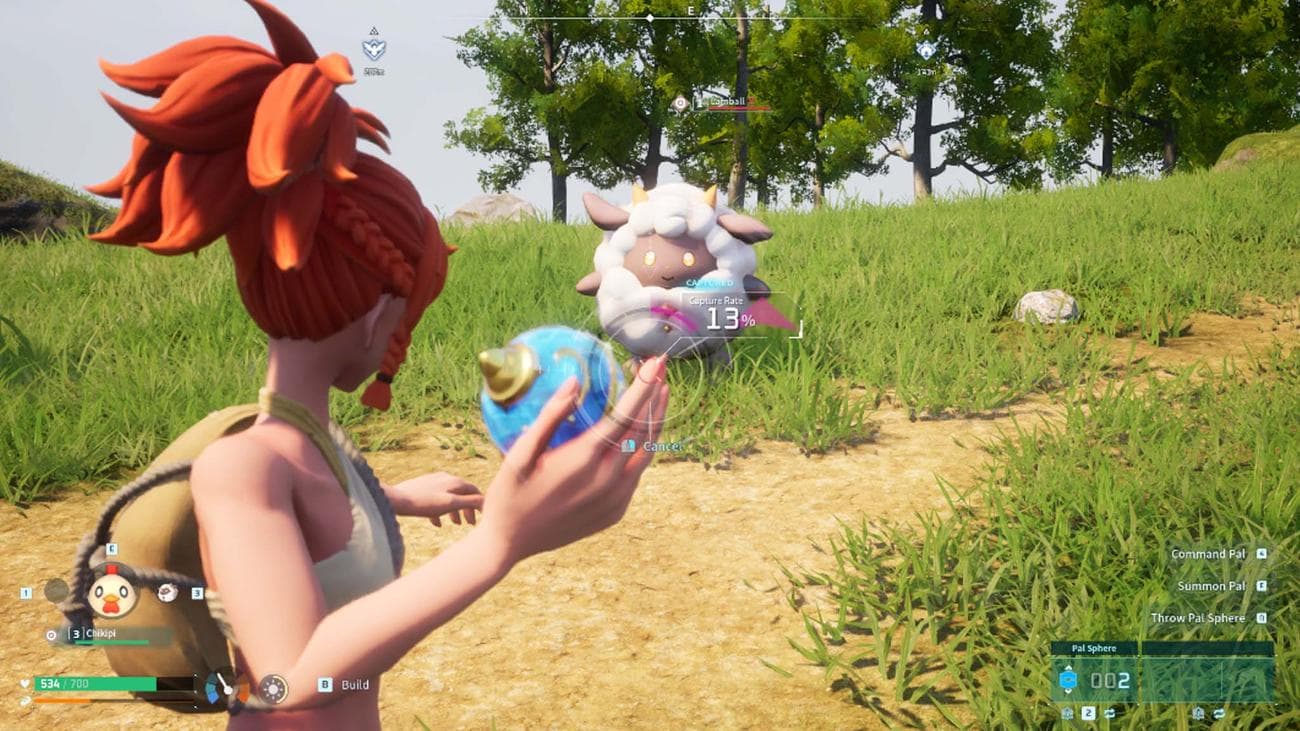Click the green health bar showing 534/700
The height and width of the screenshot is (731, 1300).
94,684
